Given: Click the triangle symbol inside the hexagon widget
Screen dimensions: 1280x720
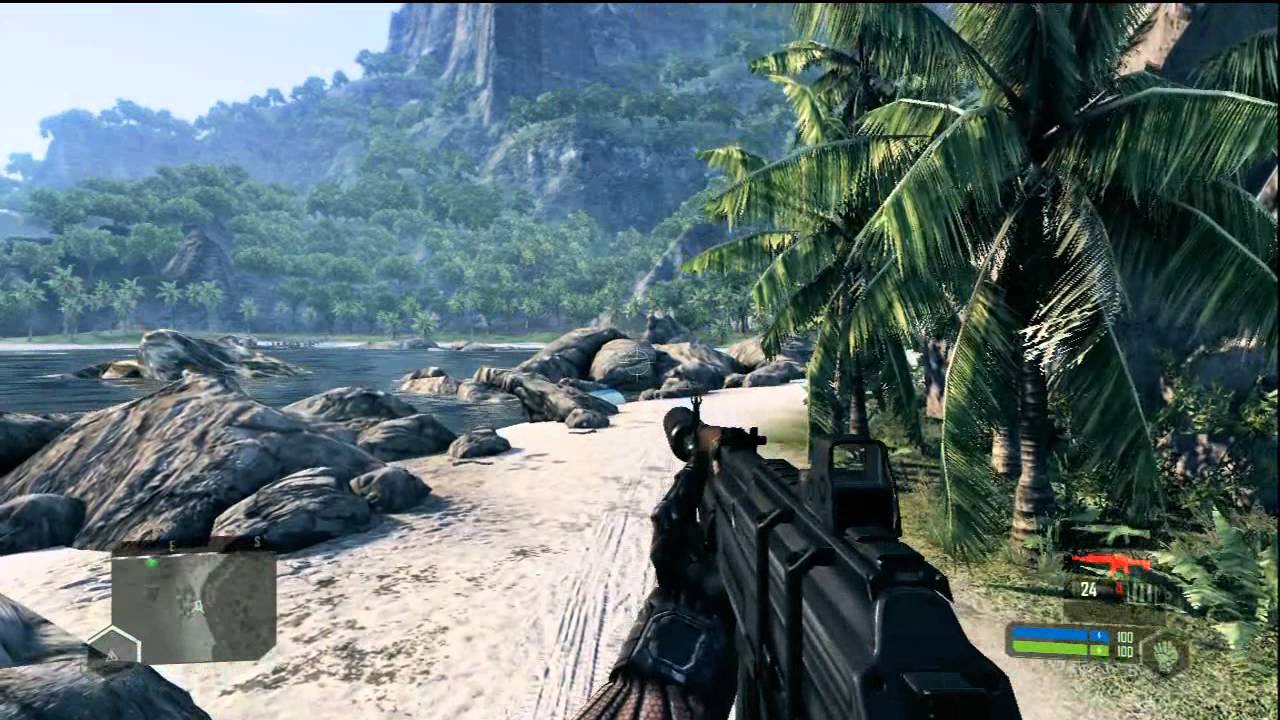Looking at the screenshot, I should tap(111, 656).
